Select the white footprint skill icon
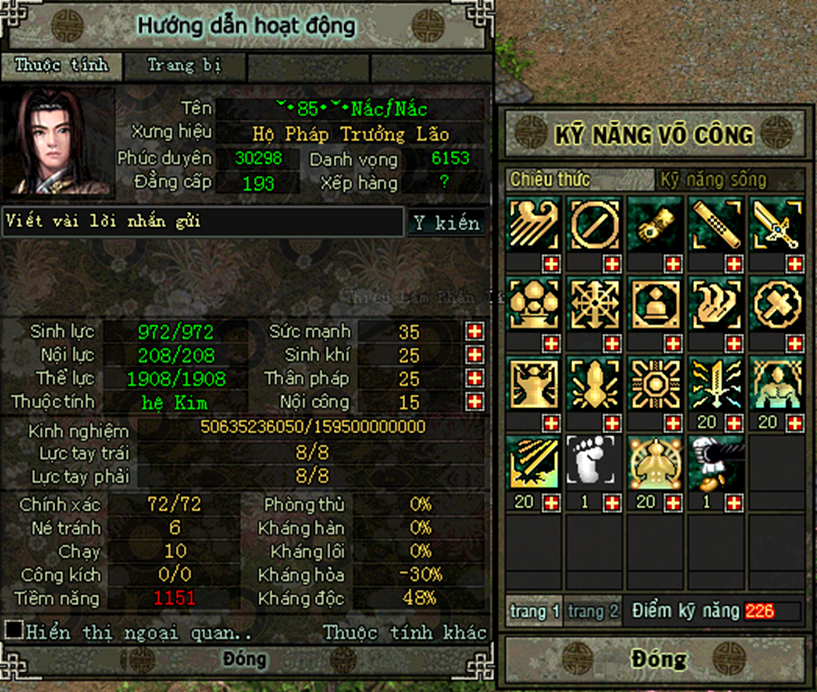 tap(592, 461)
